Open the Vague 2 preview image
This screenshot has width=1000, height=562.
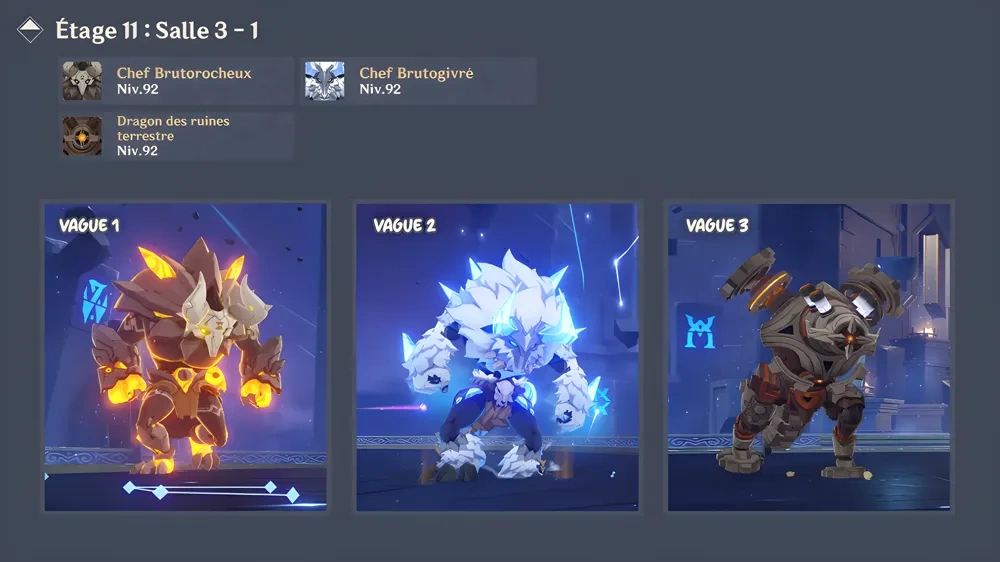pyautogui.click(x=497, y=357)
